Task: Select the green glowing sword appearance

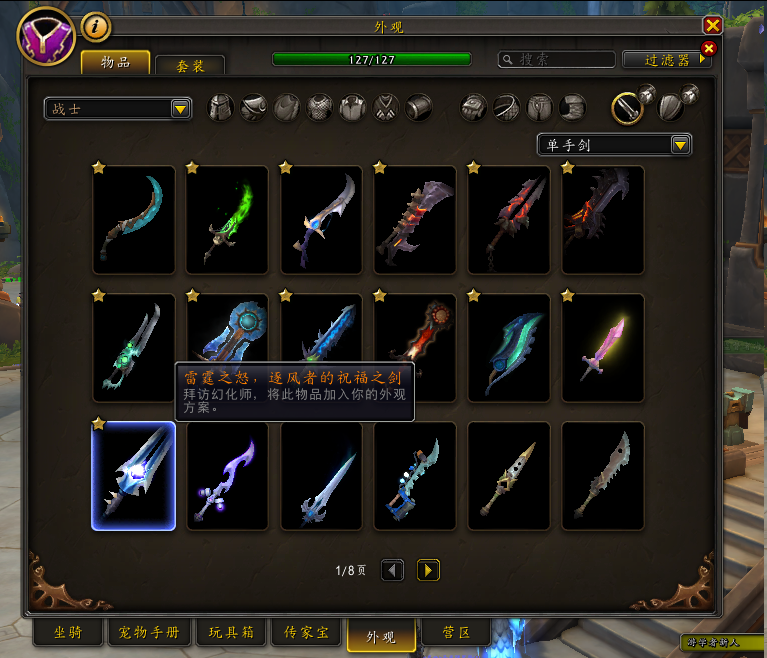Action: click(227, 220)
